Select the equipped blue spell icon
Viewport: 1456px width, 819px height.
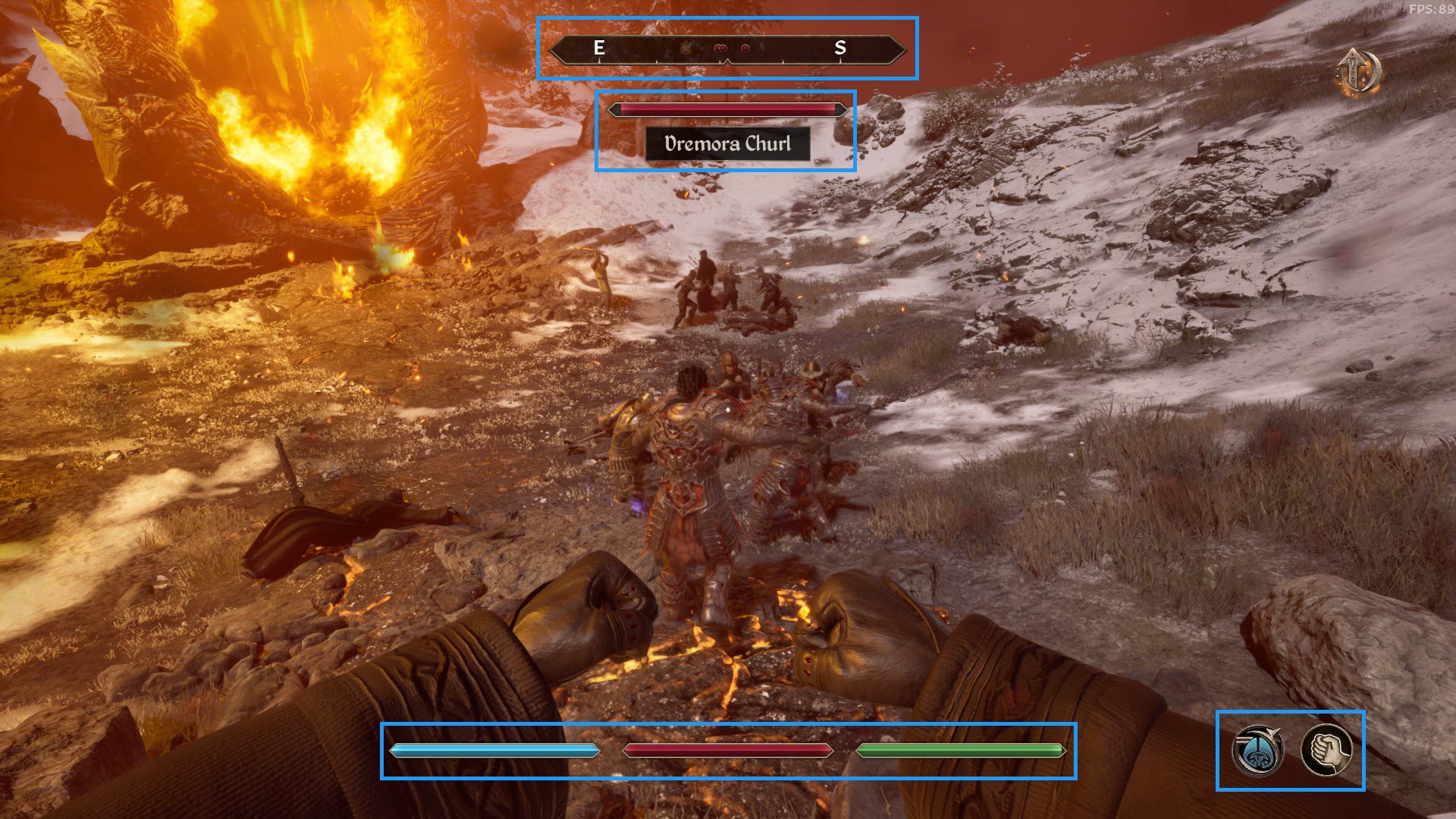pyautogui.click(x=1257, y=751)
